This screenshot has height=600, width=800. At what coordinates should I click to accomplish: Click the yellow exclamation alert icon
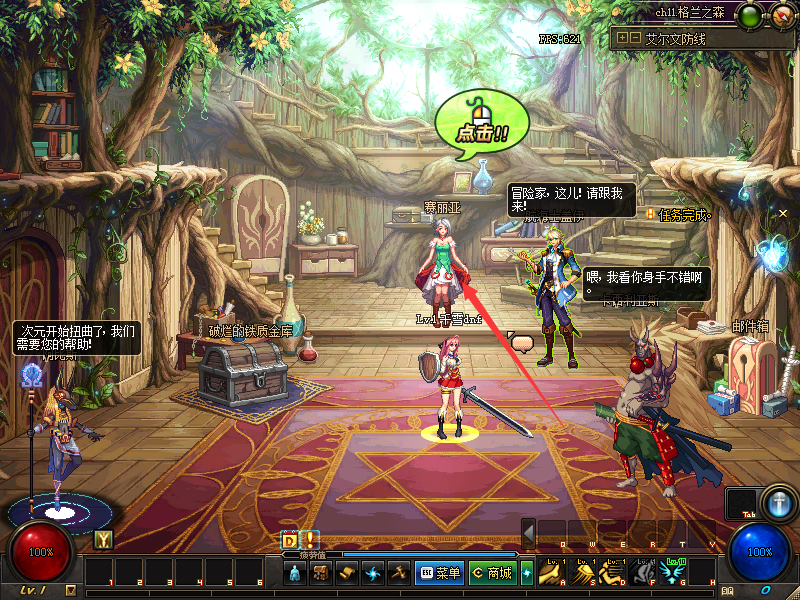(309, 539)
